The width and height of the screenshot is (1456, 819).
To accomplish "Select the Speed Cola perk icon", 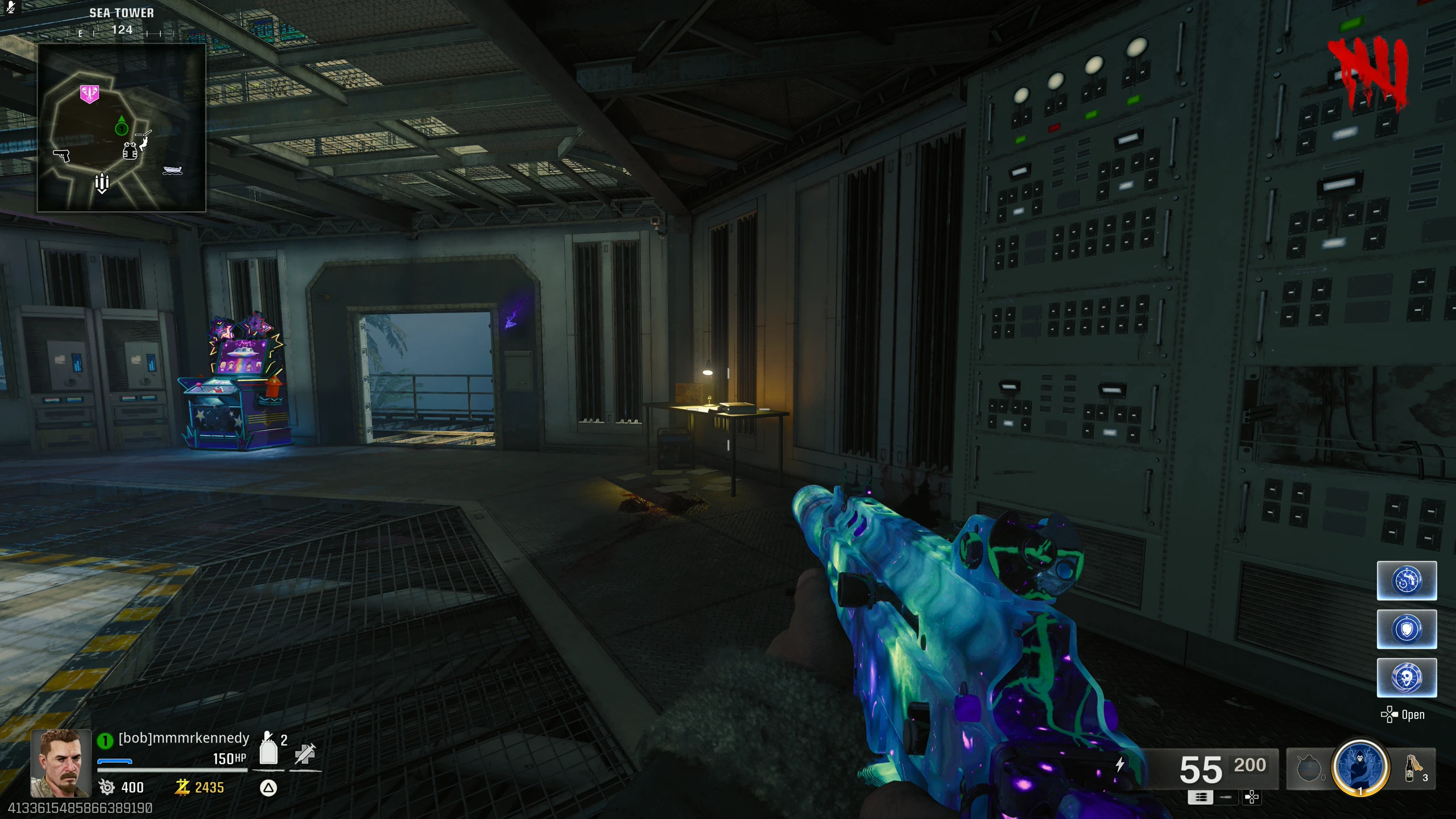I will (x=1407, y=581).
